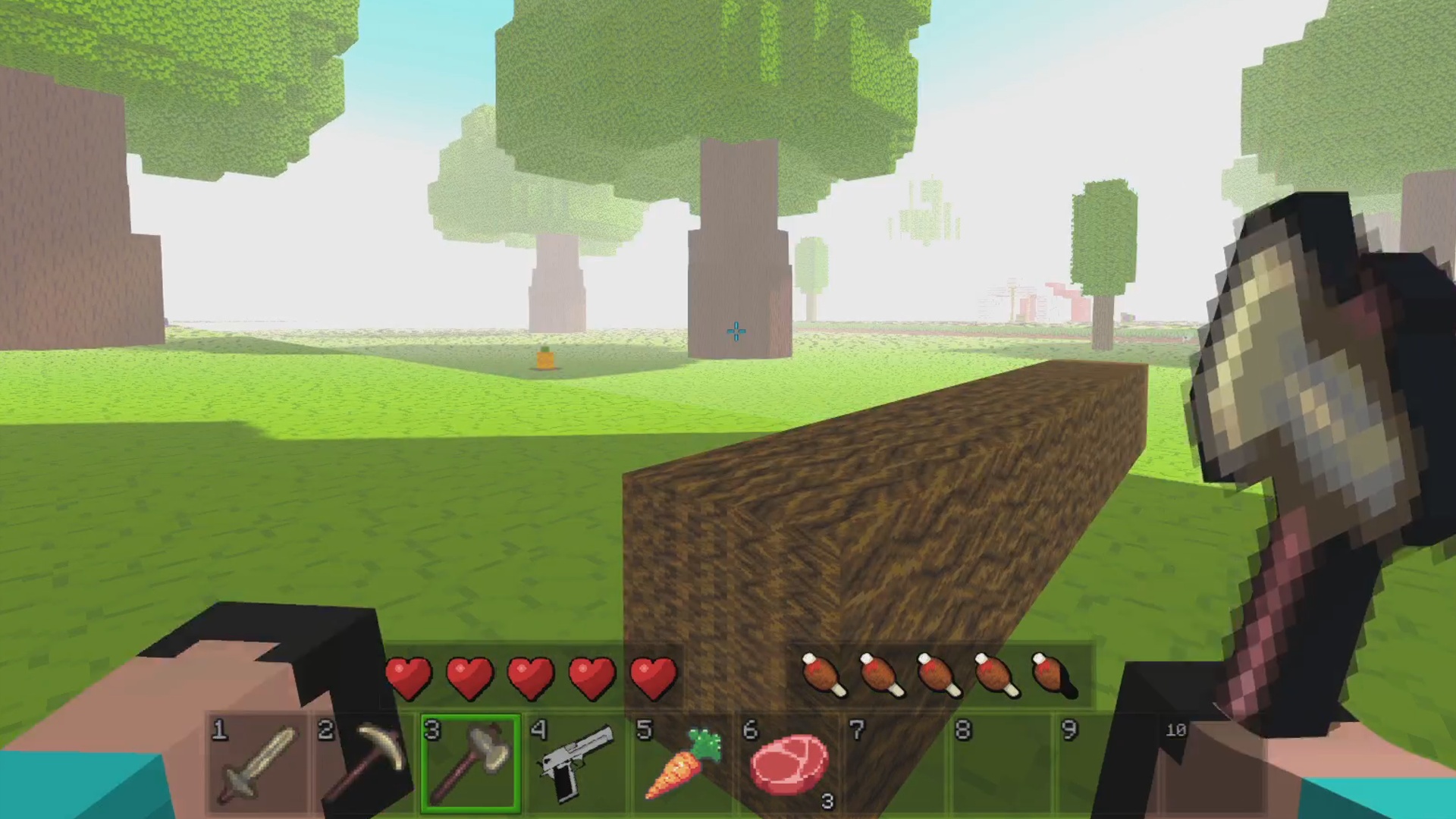Click the stack count number on the meat
The height and width of the screenshot is (819, 1456).
pos(827,802)
